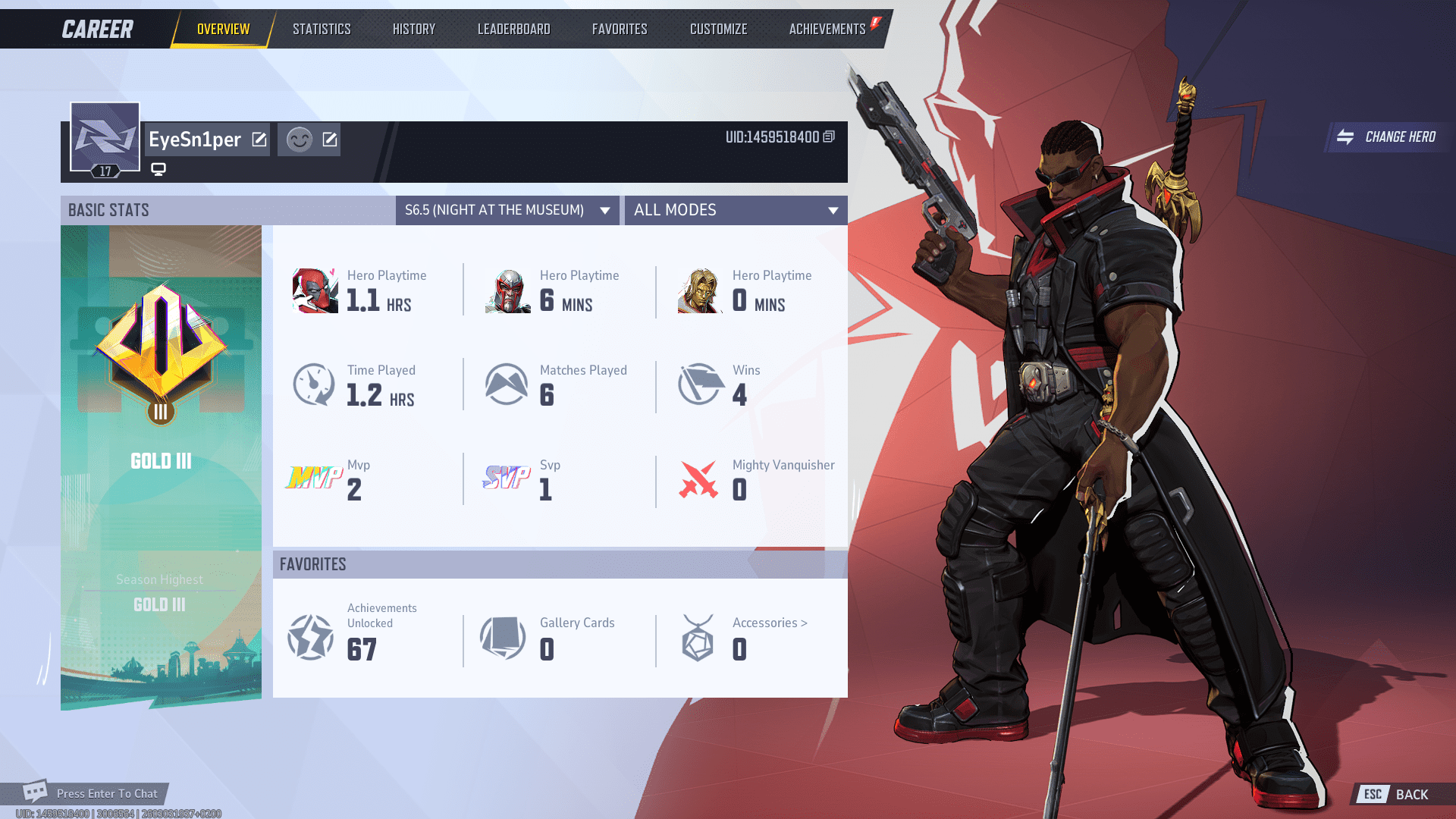Screen dimensions: 1456x819
Task: Select the Magneto hero portrait icon
Action: [x=507, y=290]
